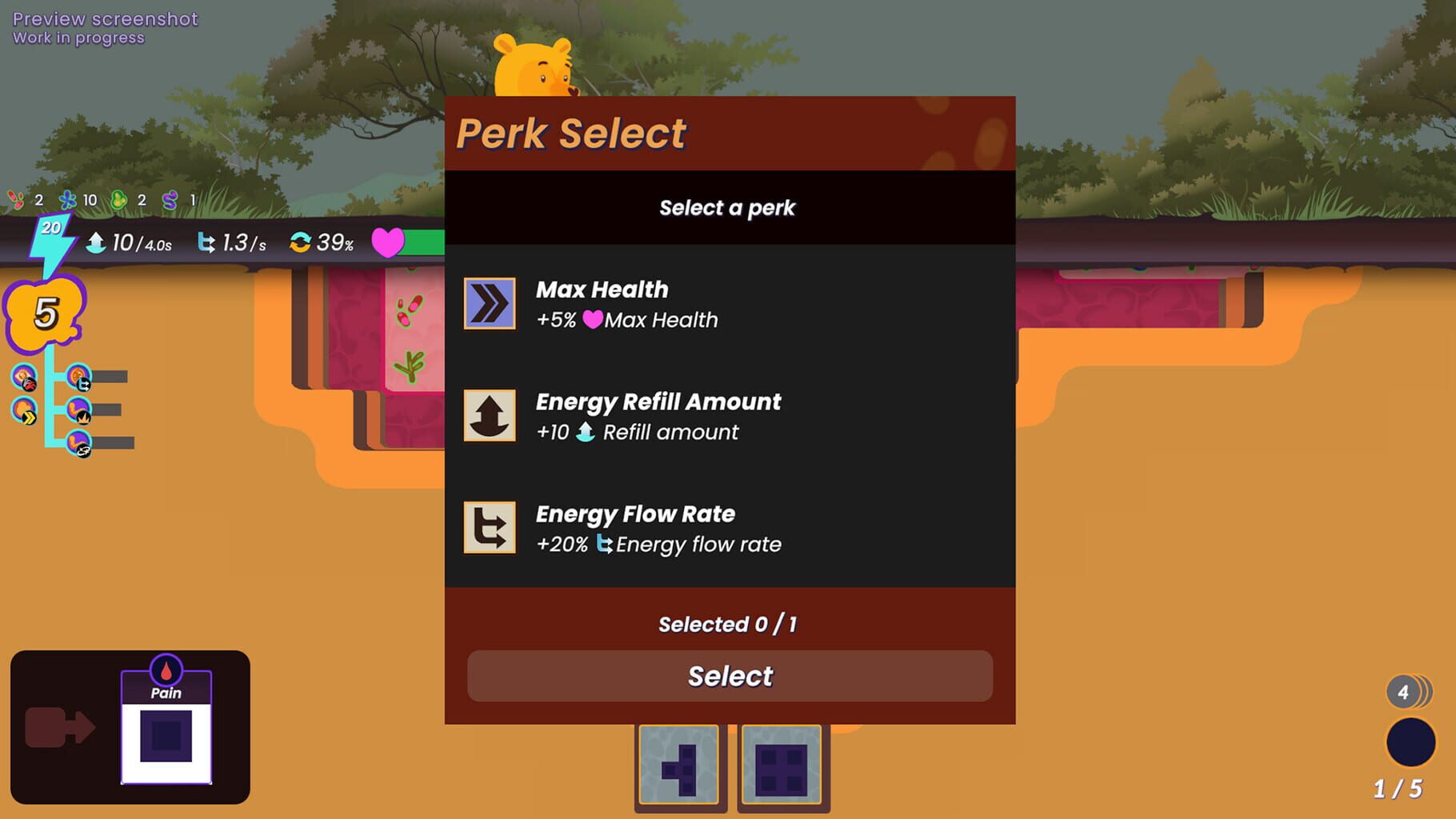Click the Max Health double-chevron perk icon
Image resolution: width=1456 pixels, height=819 pixels.
point(490,305)
